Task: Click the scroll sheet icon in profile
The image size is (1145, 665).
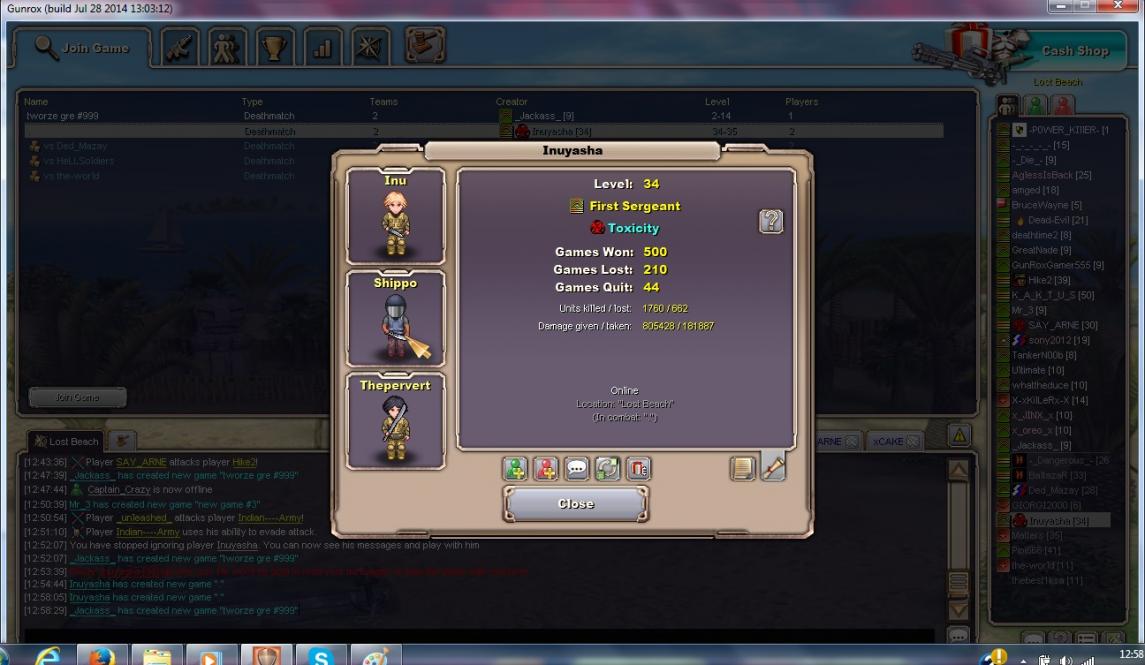Action: (x=742, y=468)
